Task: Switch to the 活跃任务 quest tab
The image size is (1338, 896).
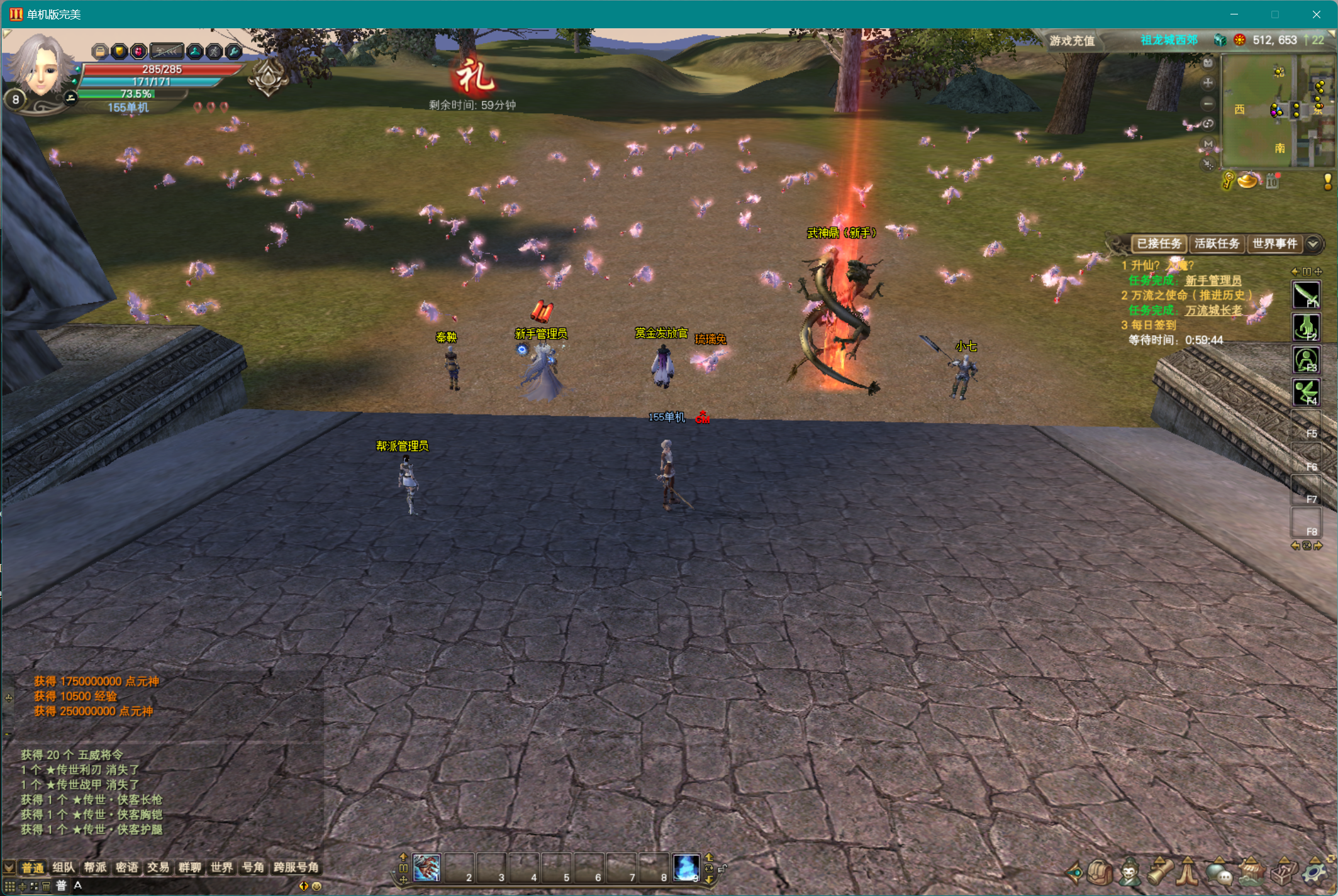Action: pos(1217,244)
